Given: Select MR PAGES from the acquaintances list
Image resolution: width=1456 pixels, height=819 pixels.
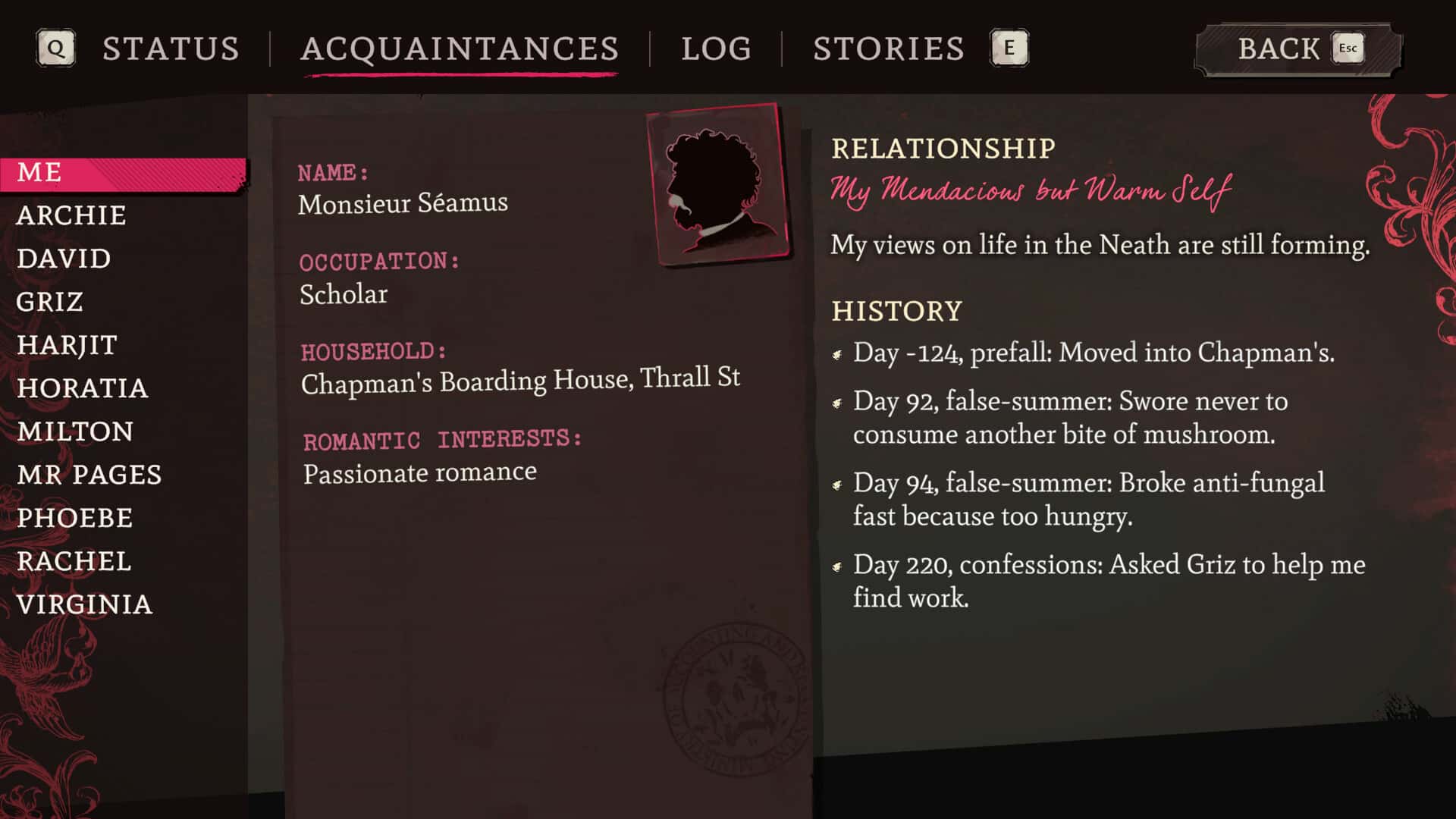Looking at the screenshot, I should (x=89, y=475).
